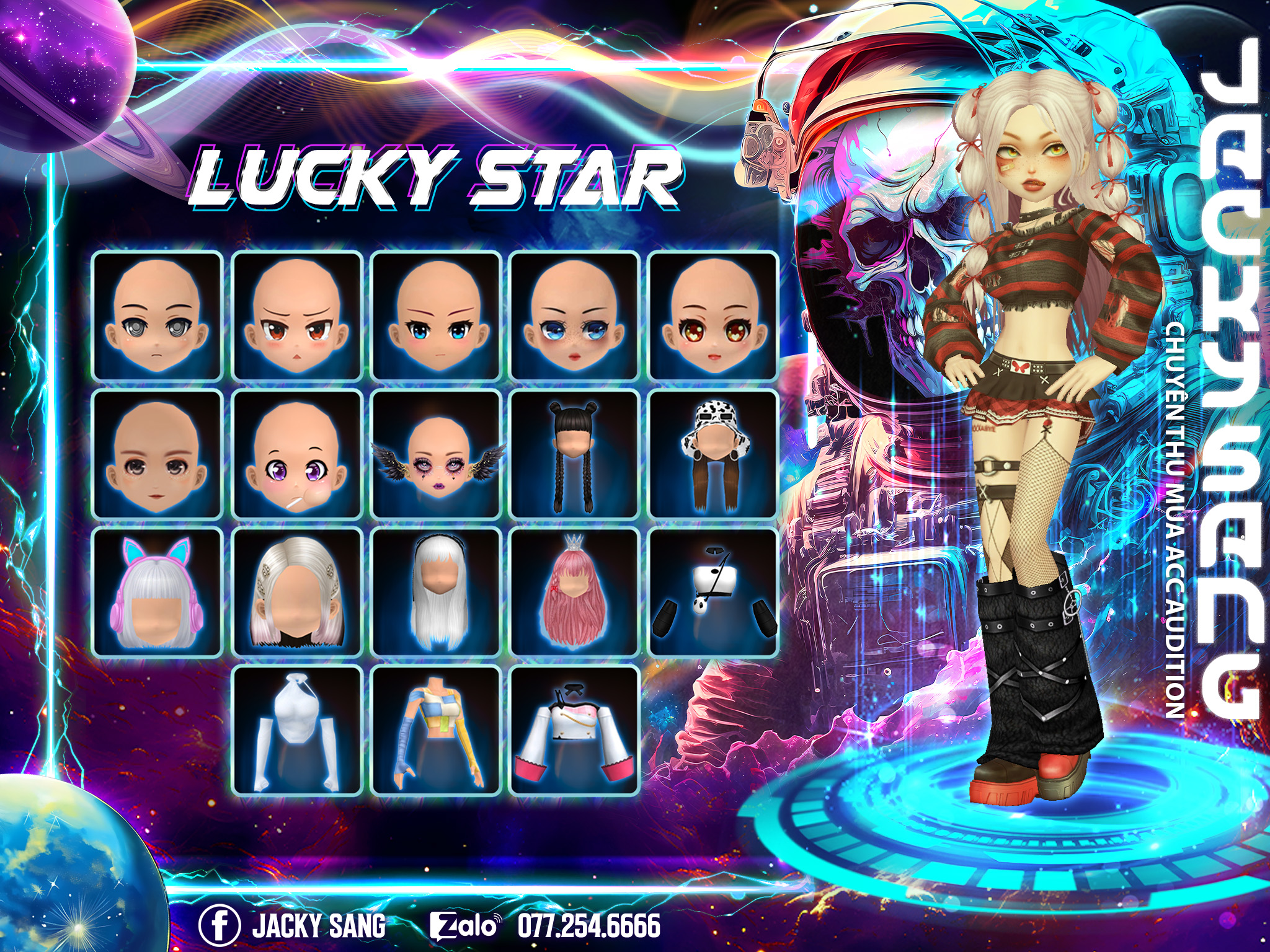Pick the white jacket with pink cuffs
1270x952 pixels.
pos(574,730)
